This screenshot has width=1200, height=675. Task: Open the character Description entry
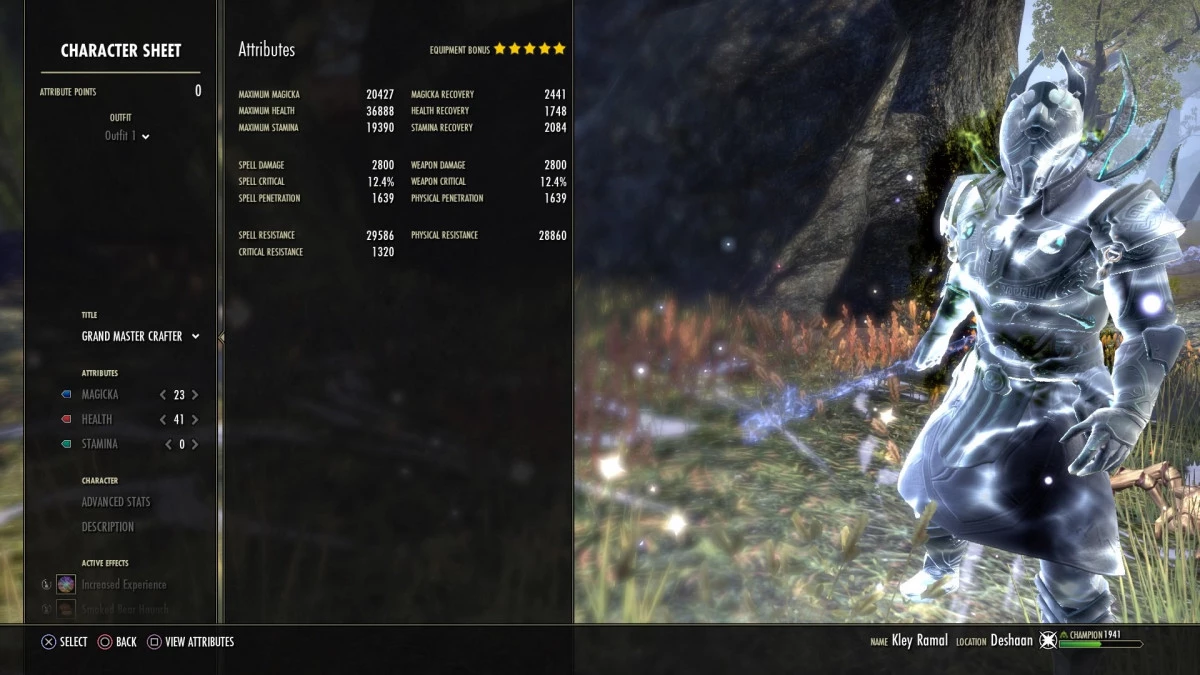click(108, 527)
